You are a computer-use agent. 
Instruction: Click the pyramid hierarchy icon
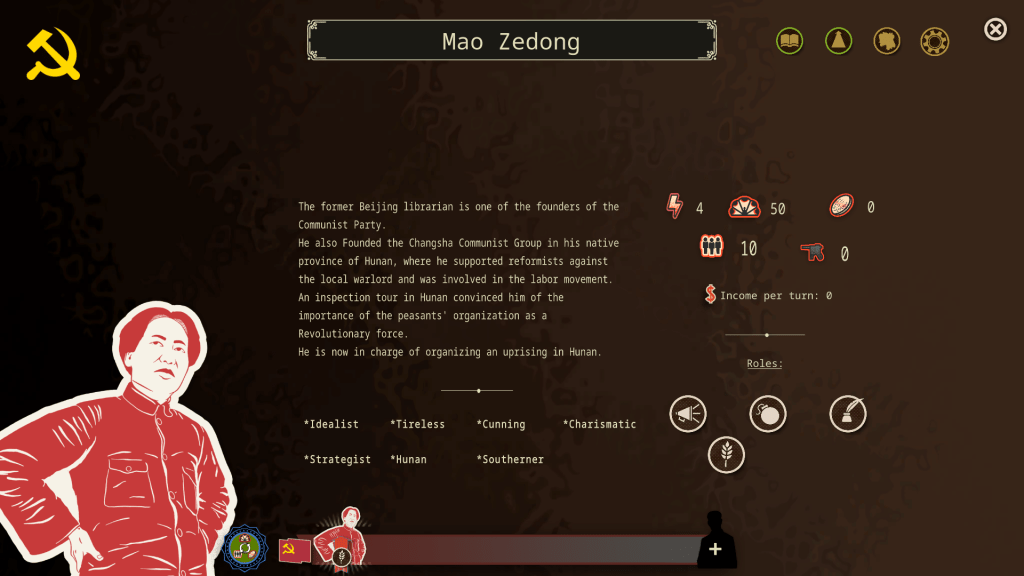pyautogui.click(x=838, y=41)
